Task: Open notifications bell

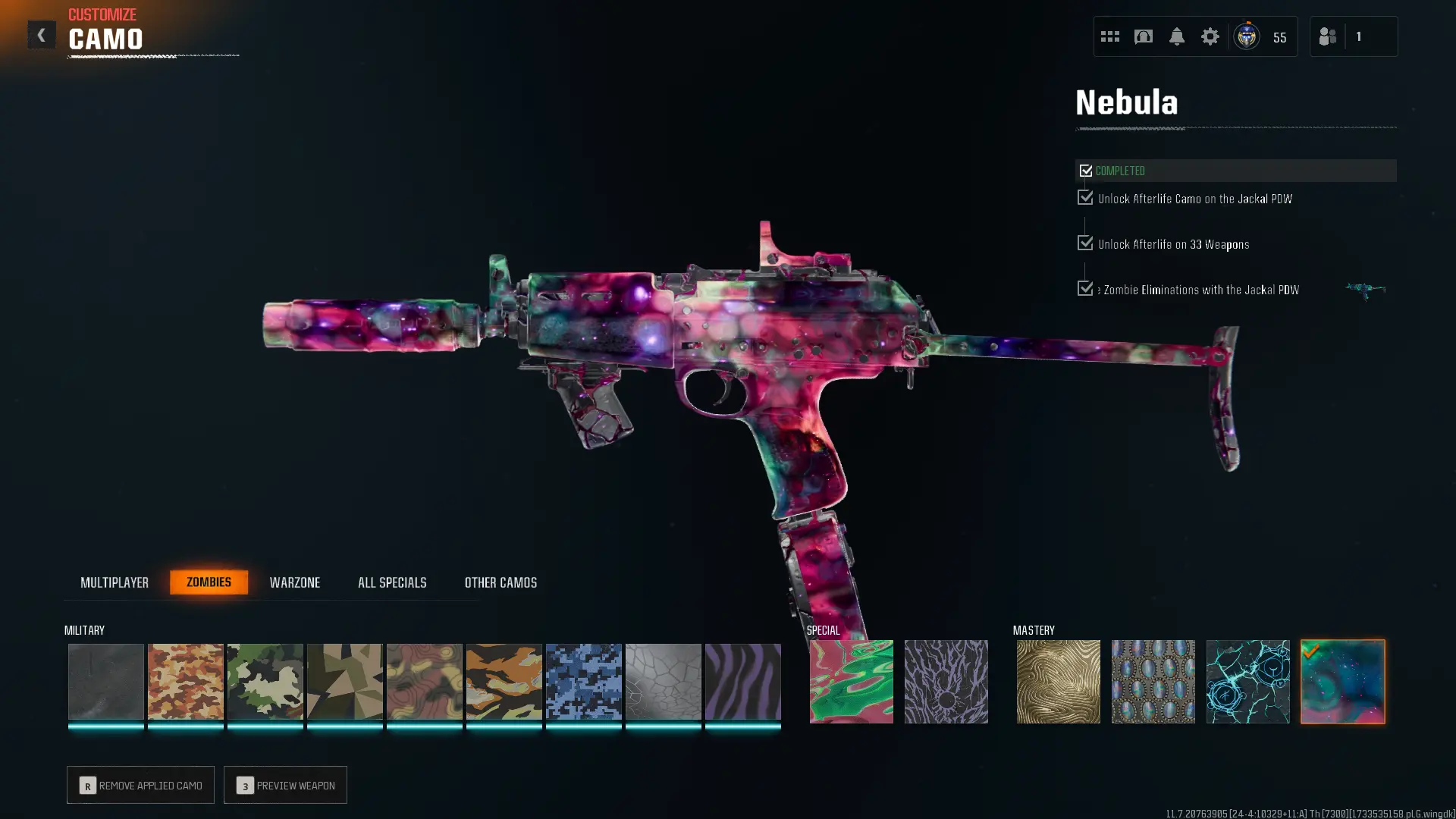Action: pyautogui.click(x=1176, y=36)
